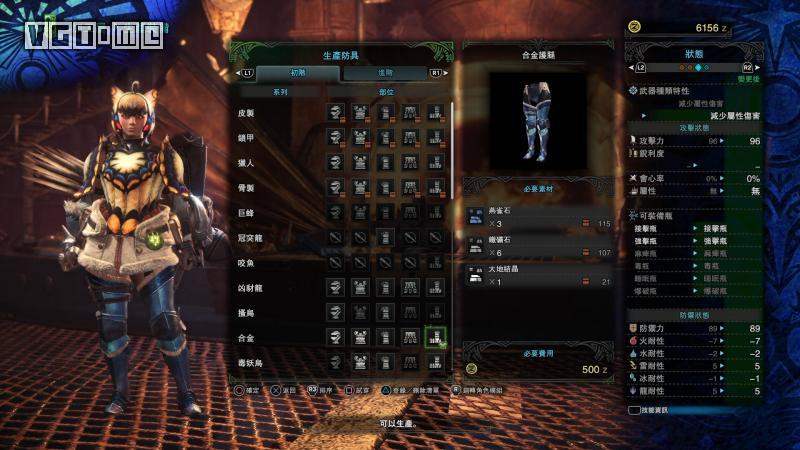The height and width of the screenshot is (450, 800).
Task: Choose the 鎖甲 chest armor slot
Action: (x=361, y=137)
